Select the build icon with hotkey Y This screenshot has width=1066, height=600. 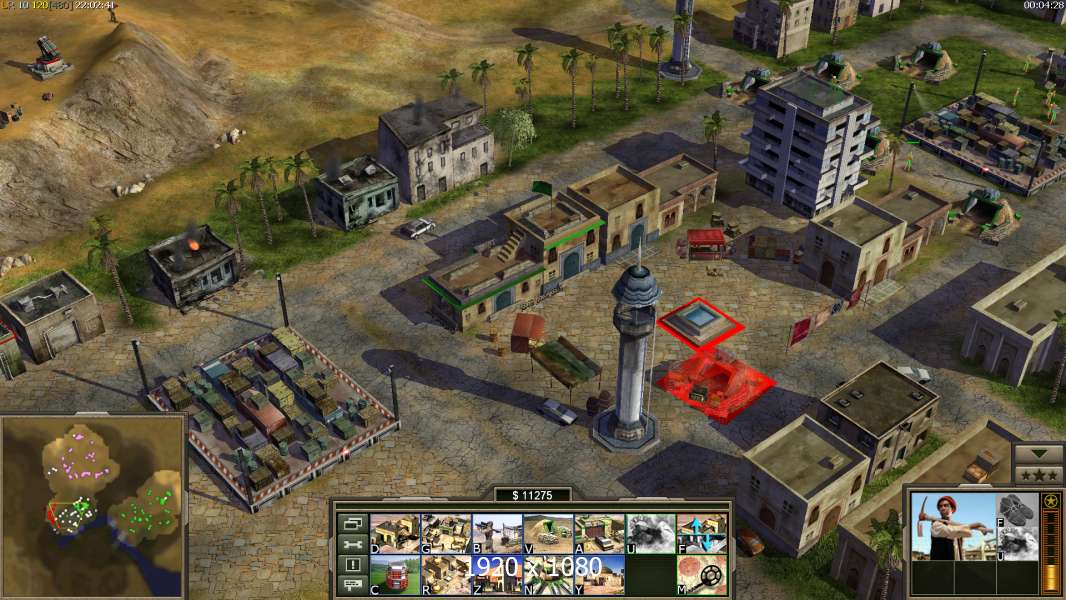599,574
